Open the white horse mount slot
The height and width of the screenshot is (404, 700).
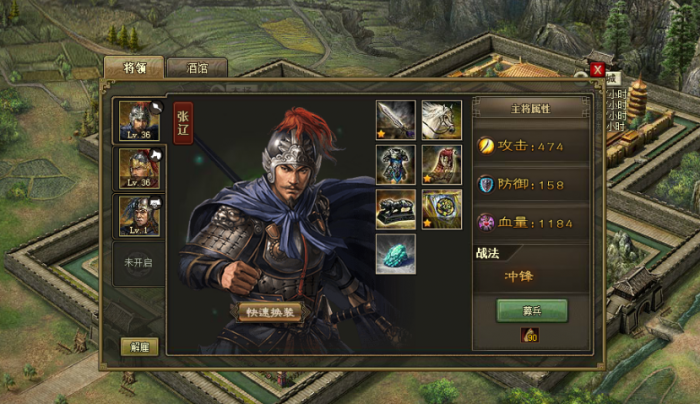pos(441,119)
